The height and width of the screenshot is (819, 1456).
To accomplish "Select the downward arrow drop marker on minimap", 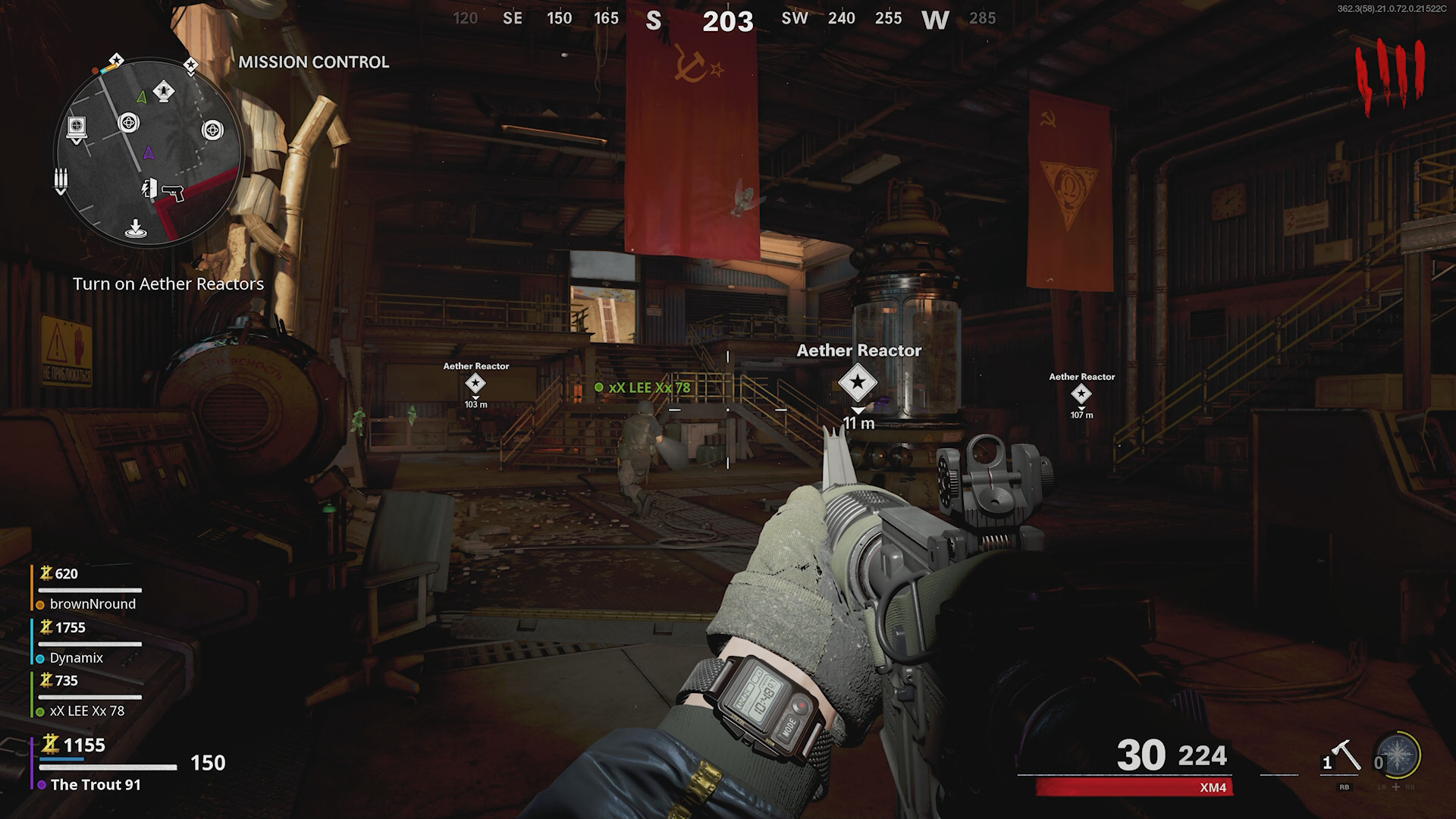I will [x=135, y=227].
